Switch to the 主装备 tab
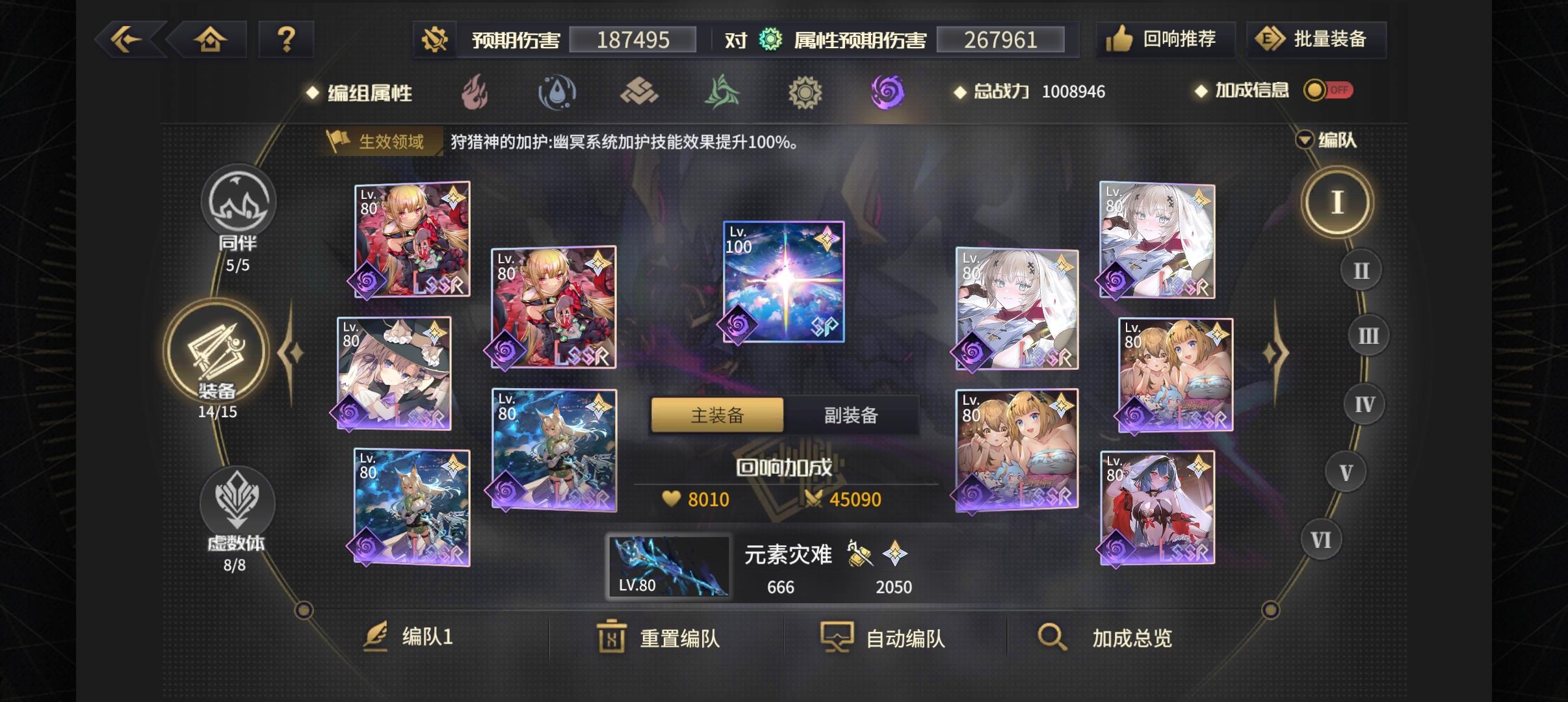 pyautogui.click(x=716, y=414)
